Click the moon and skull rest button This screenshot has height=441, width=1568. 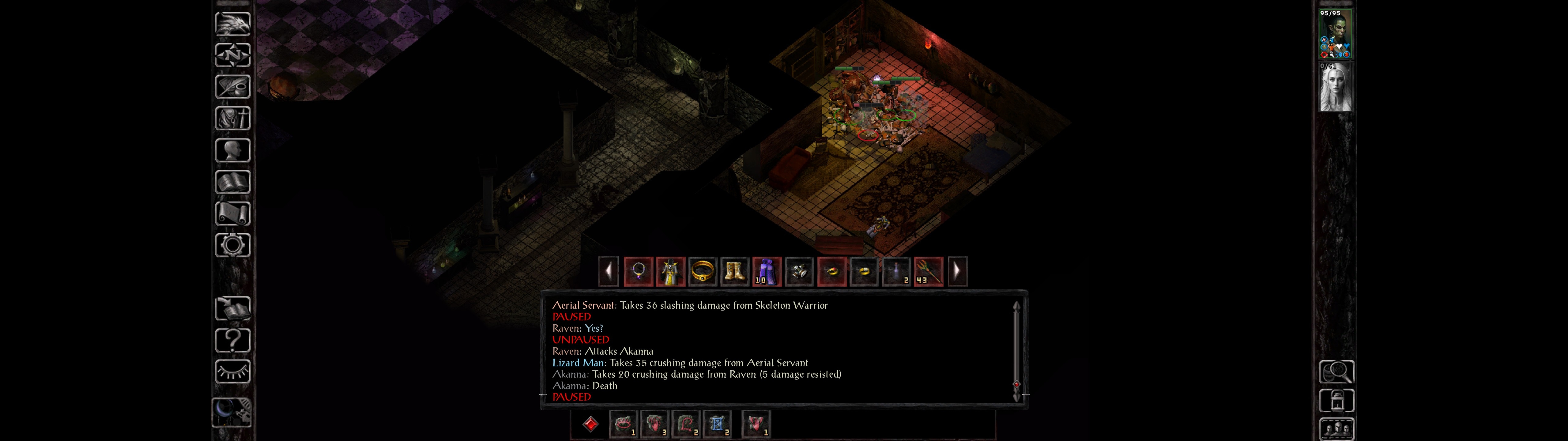231,412
